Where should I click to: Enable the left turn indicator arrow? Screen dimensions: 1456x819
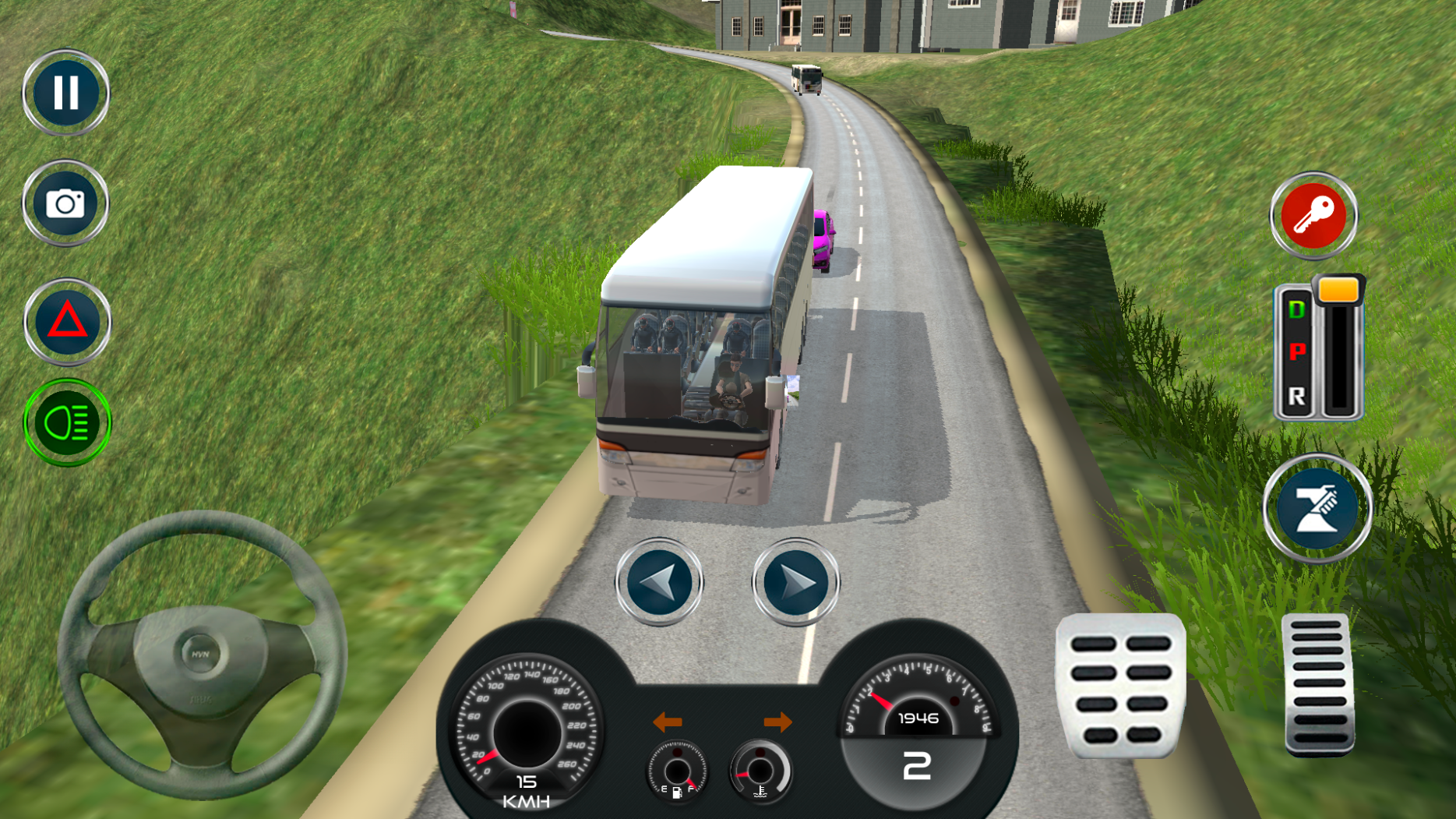(x=666, y=722)
